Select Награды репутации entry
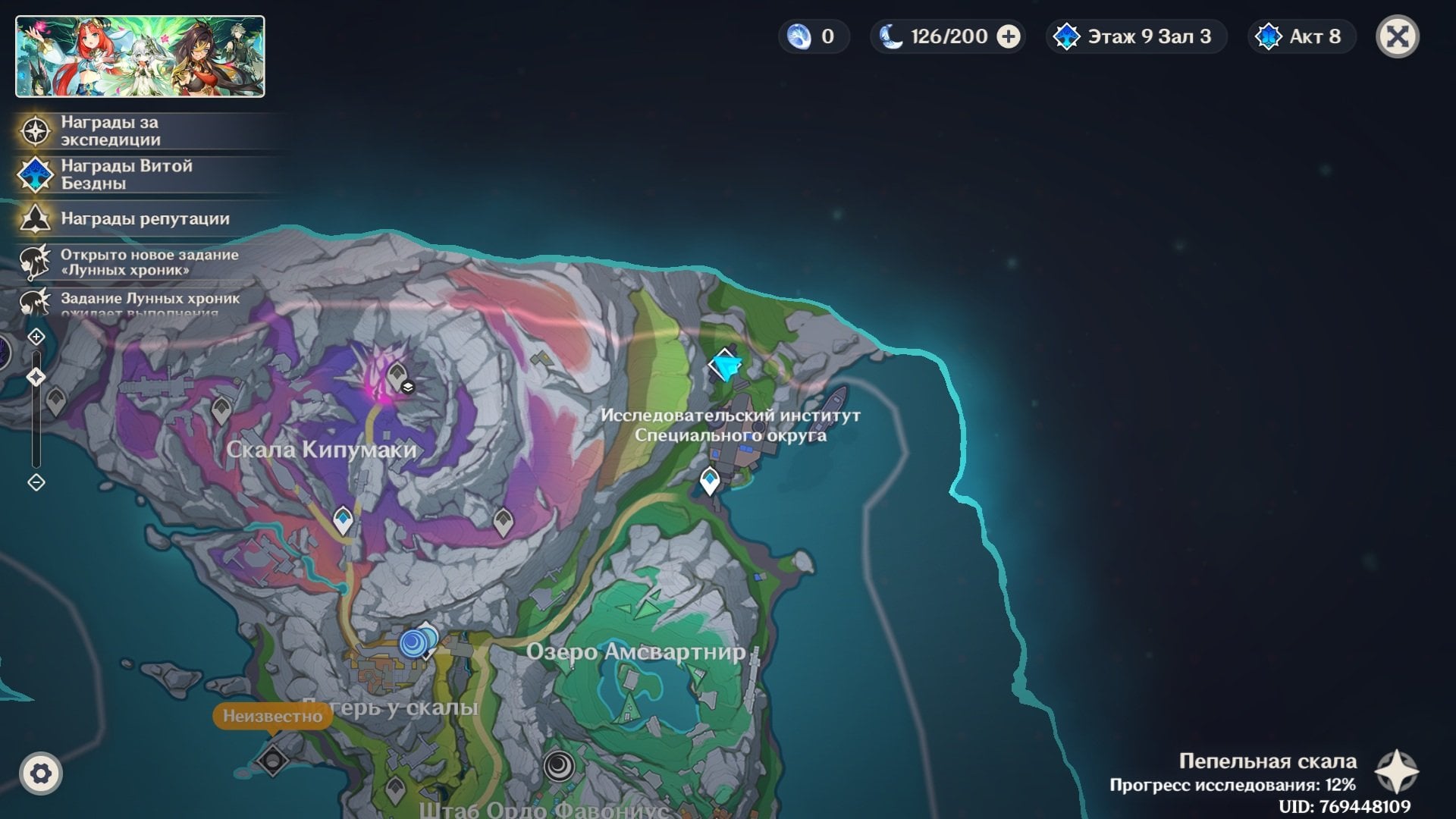The image size is (1456, 819). pyautogui.click(x=144, y=219)
